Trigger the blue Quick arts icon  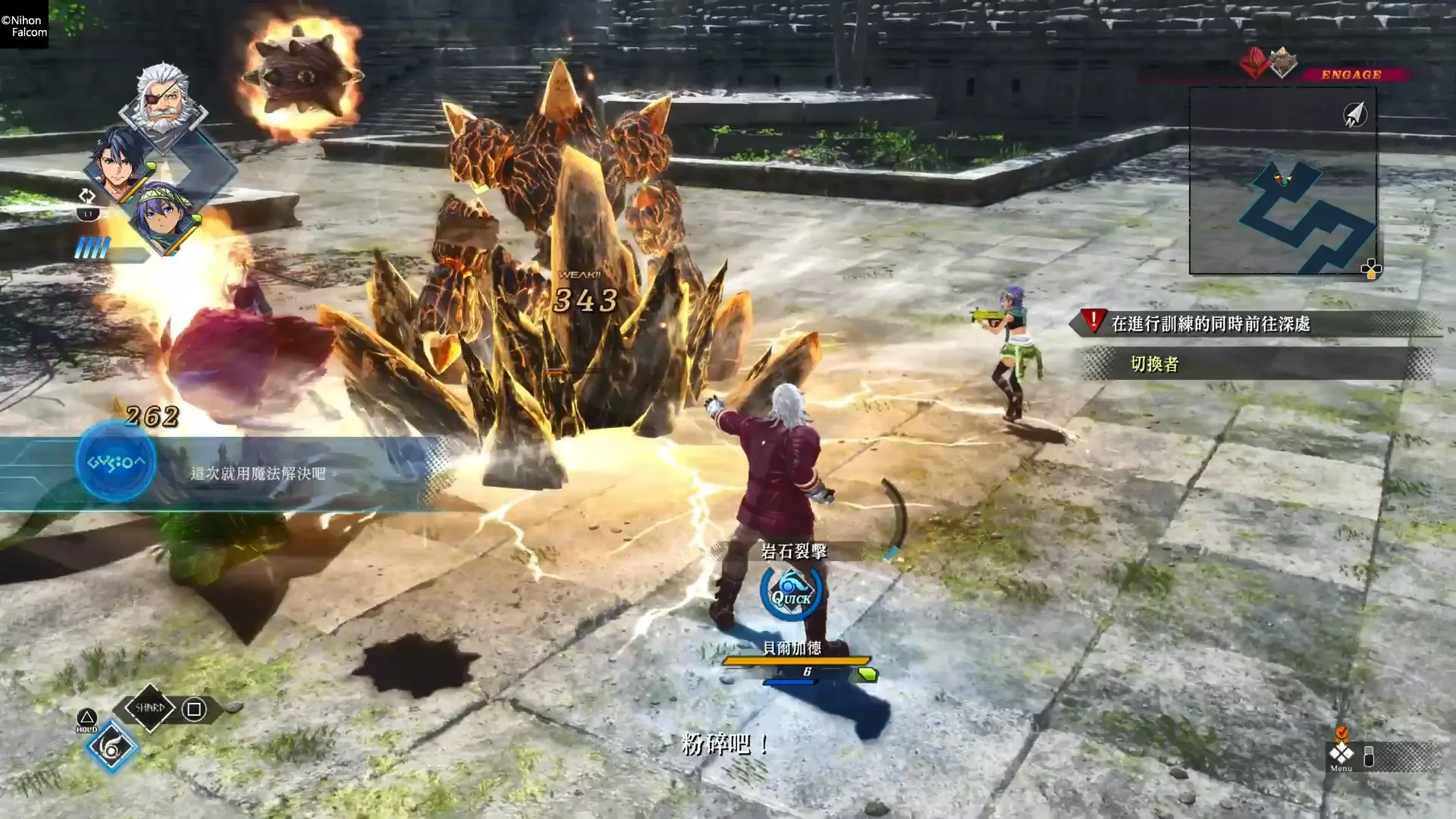pos(791,592)
